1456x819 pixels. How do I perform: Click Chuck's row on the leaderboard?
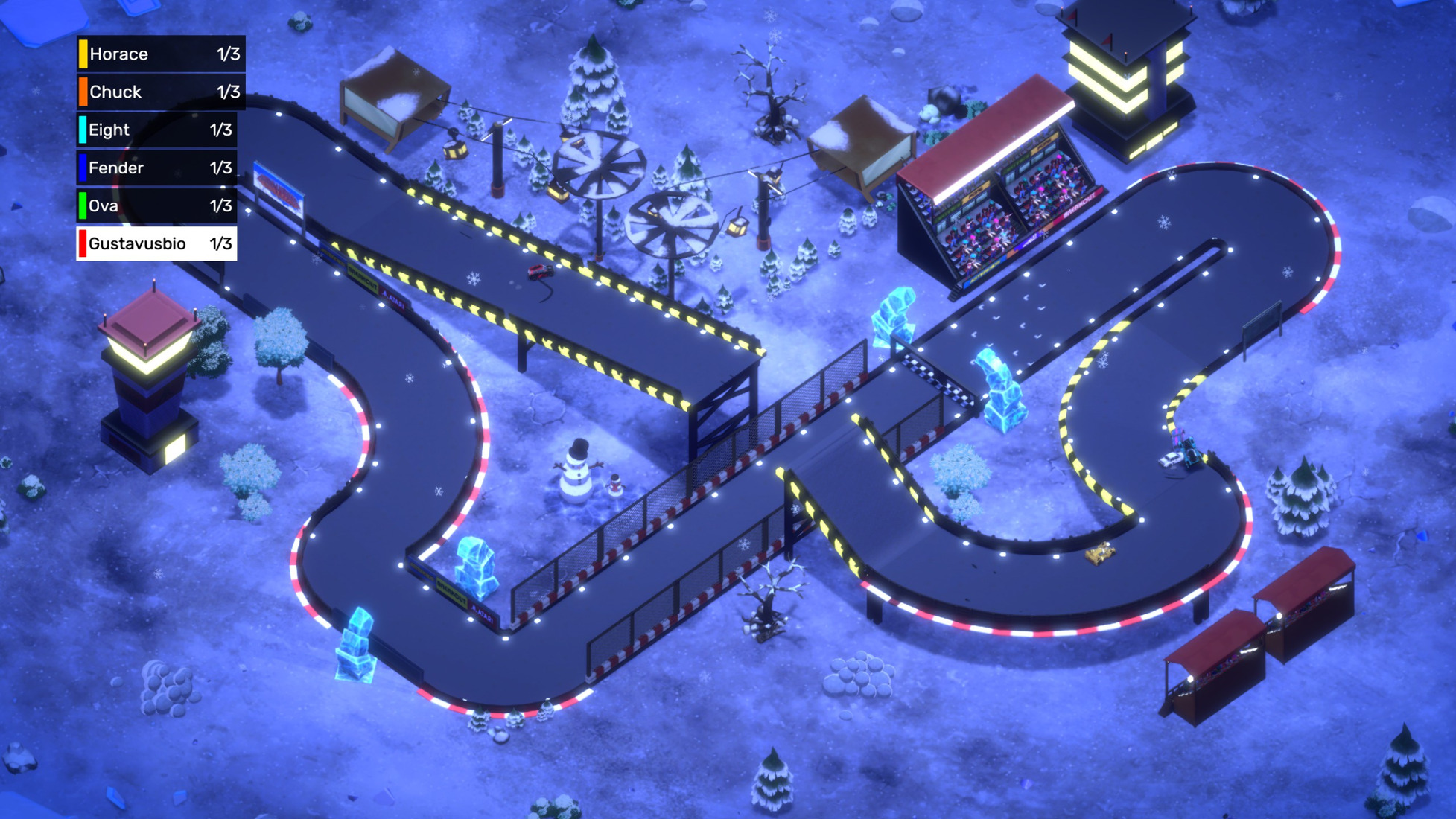pos(161,92)
